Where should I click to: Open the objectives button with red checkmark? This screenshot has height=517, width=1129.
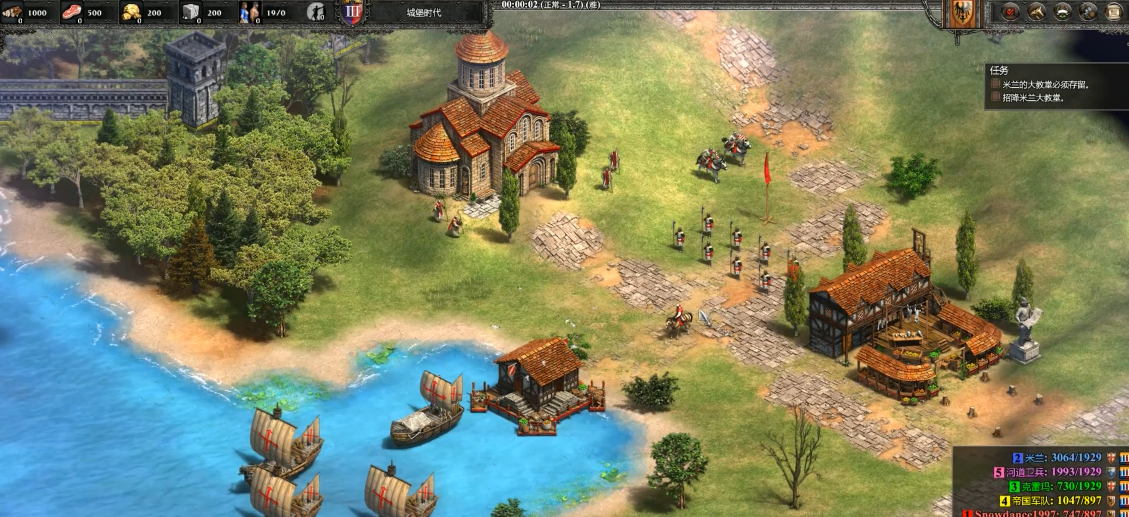[1011, 12]
